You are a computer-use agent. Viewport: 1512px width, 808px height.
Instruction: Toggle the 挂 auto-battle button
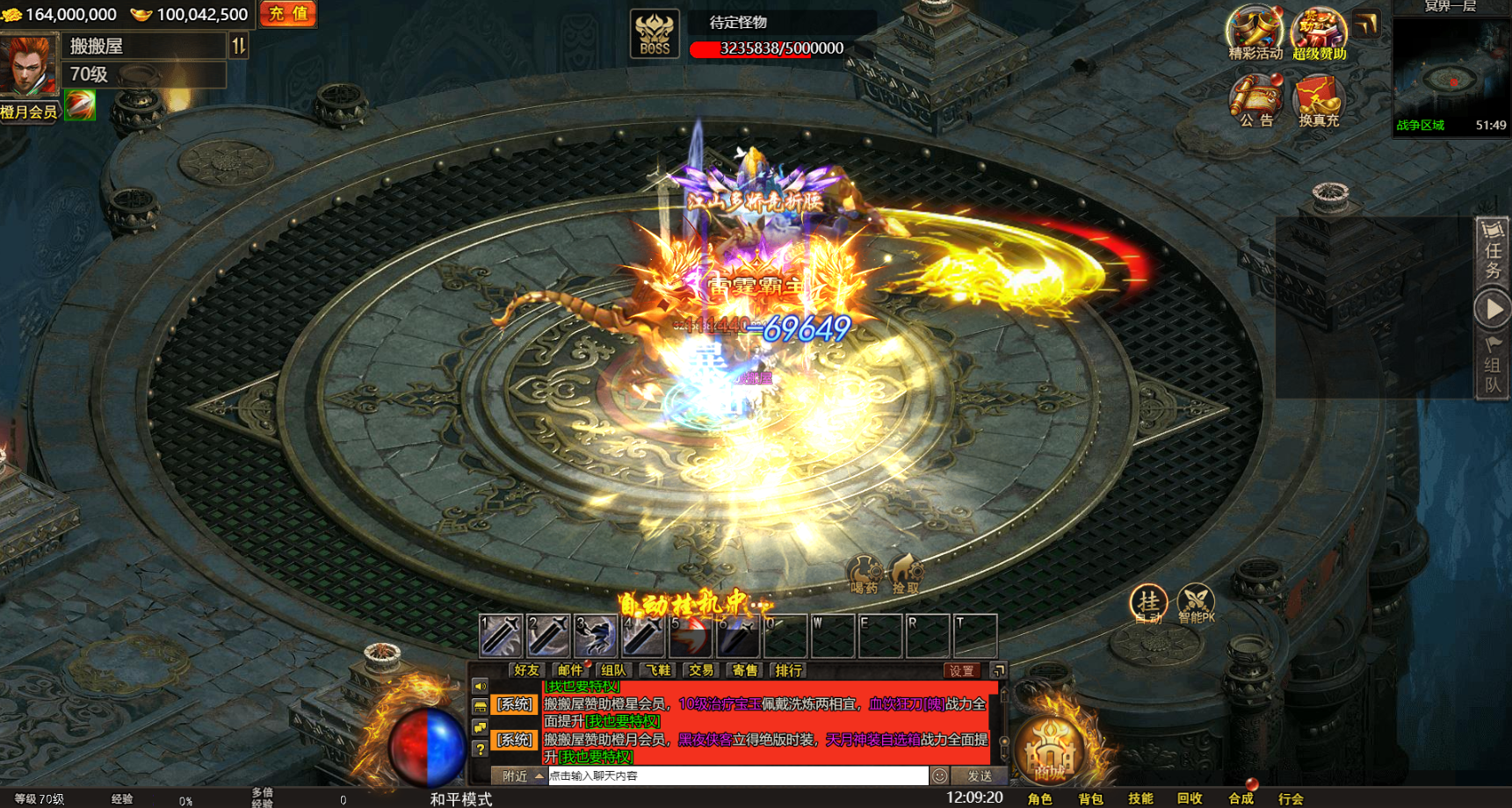tap(1148, 603)
